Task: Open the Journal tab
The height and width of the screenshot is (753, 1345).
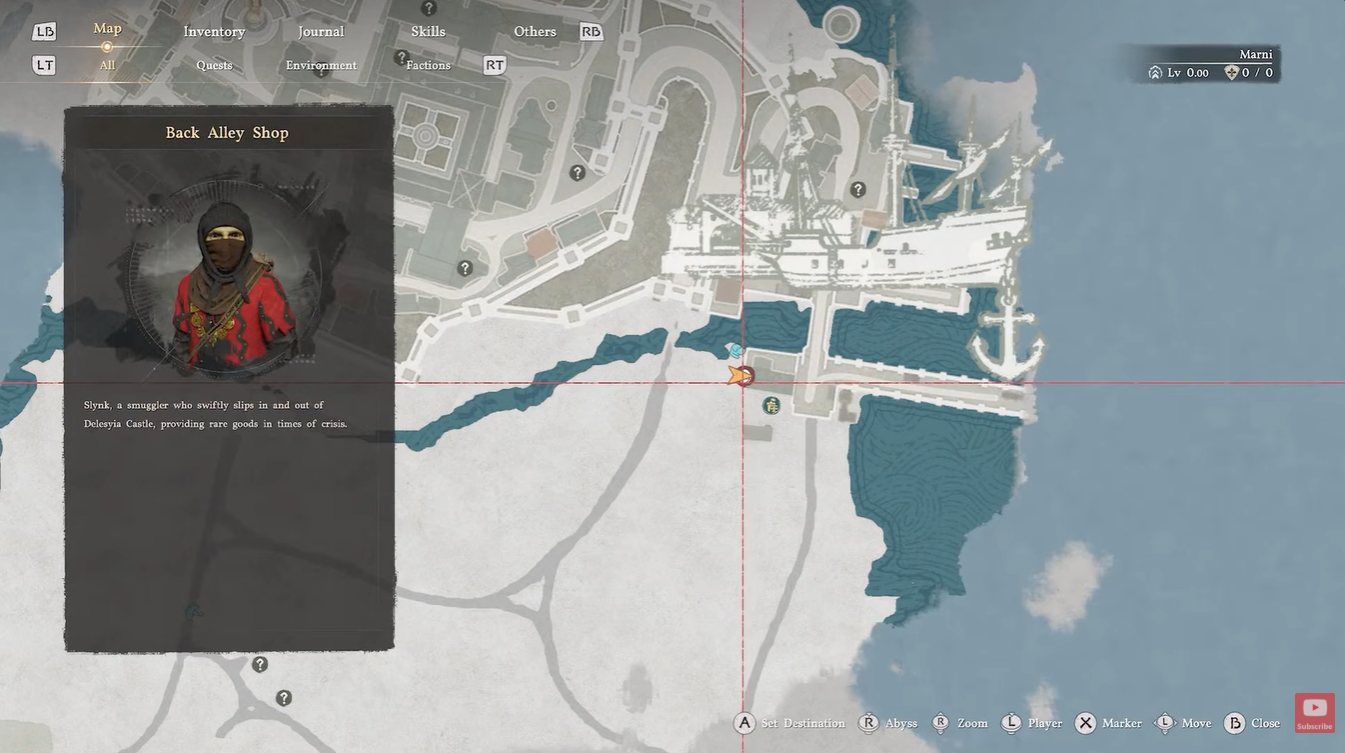Action: point(321,32)
